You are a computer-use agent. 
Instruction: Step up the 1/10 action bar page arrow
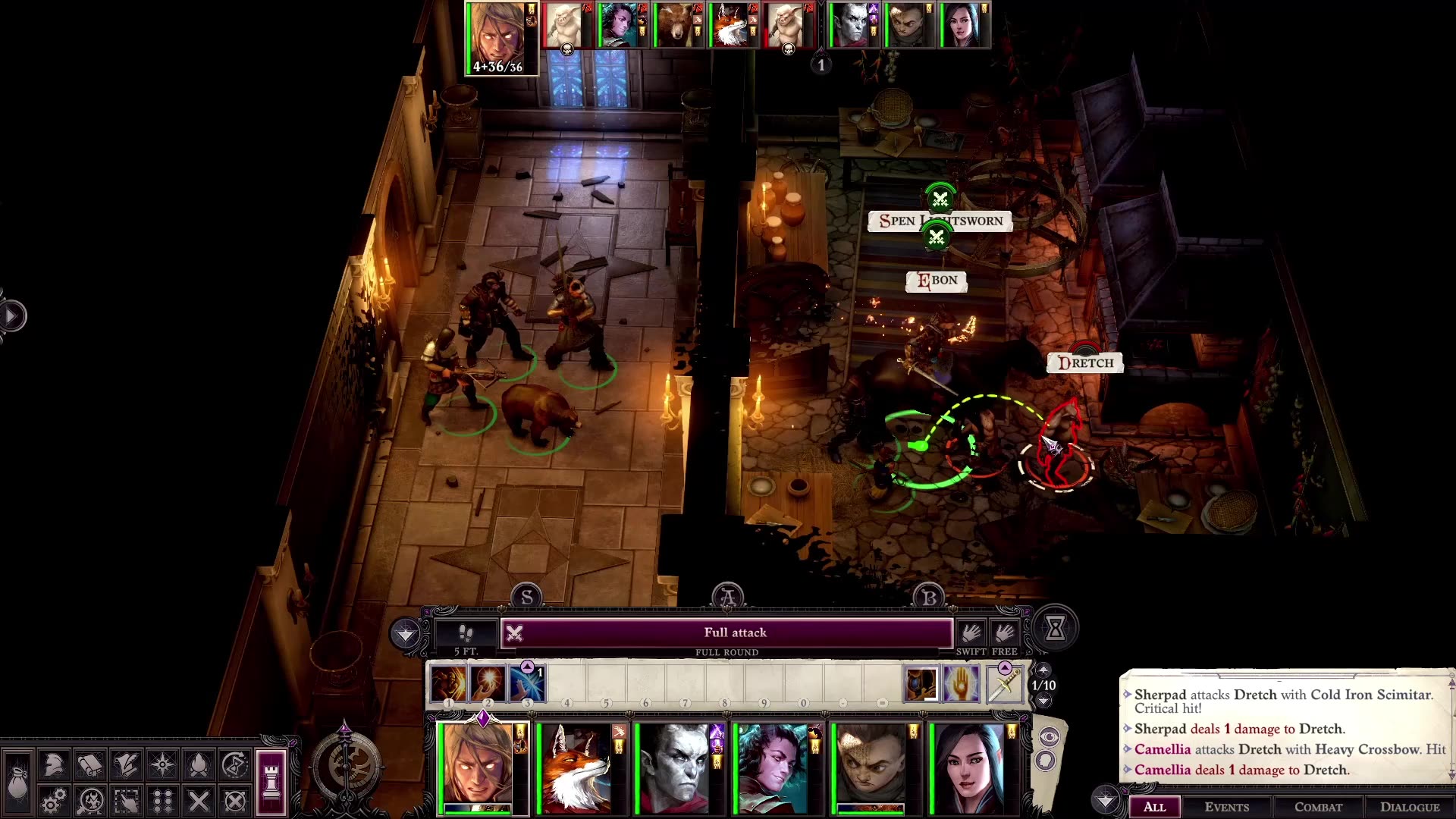click(x=1044, y=670)
